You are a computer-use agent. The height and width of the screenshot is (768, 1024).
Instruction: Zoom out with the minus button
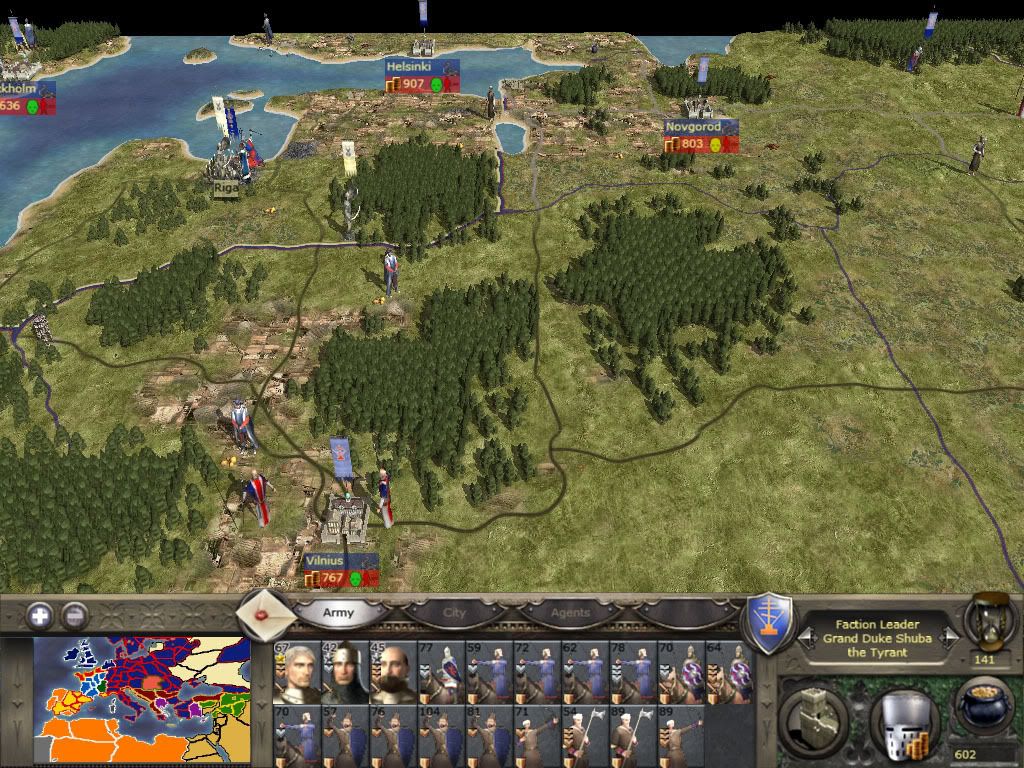pos(74,615)
